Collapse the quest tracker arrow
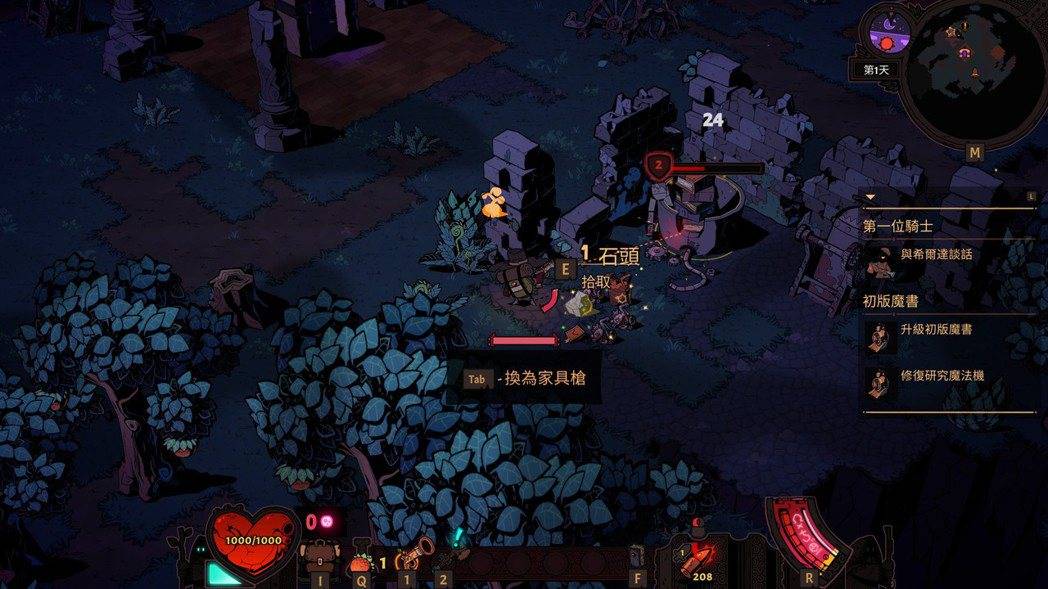The image size is (1048, 589). 870,197
